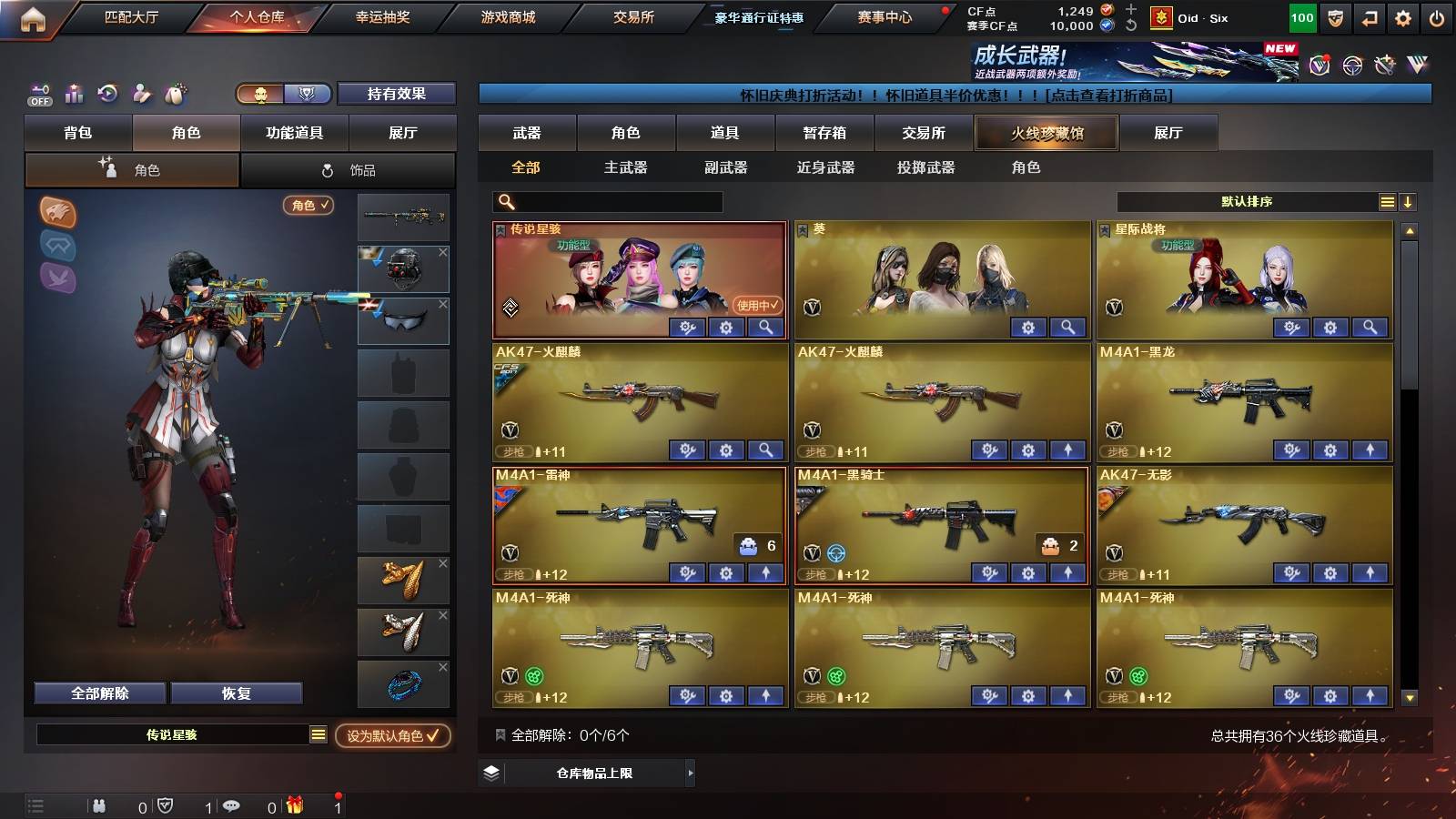Click the search input field above the item grid
Image resolution: width=1456 pixels, height=819 pixels.
605,201
